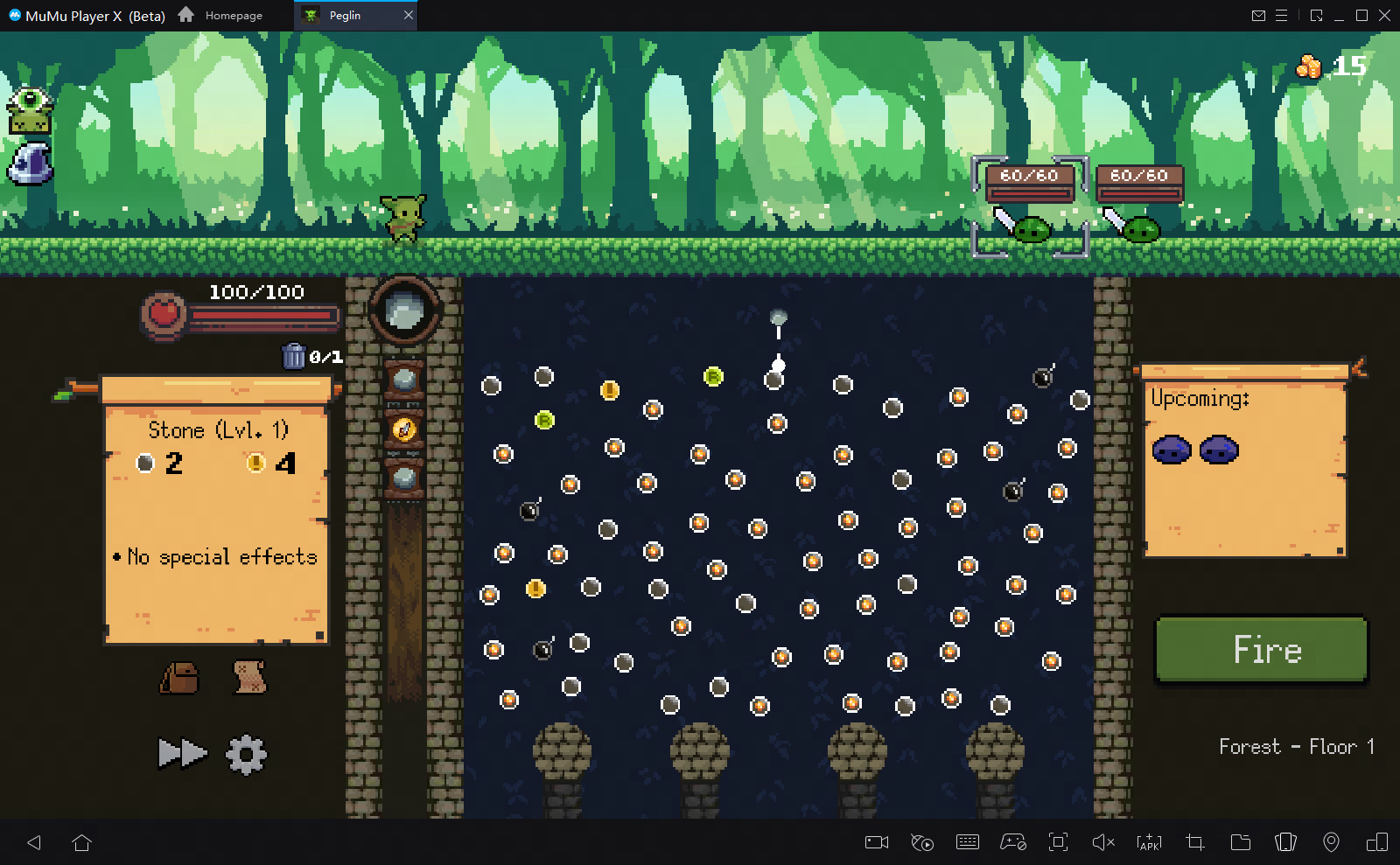The image size is (1400, 865).
Task: Click the Android back navigation arrow
Action: (x=33, y=842)
